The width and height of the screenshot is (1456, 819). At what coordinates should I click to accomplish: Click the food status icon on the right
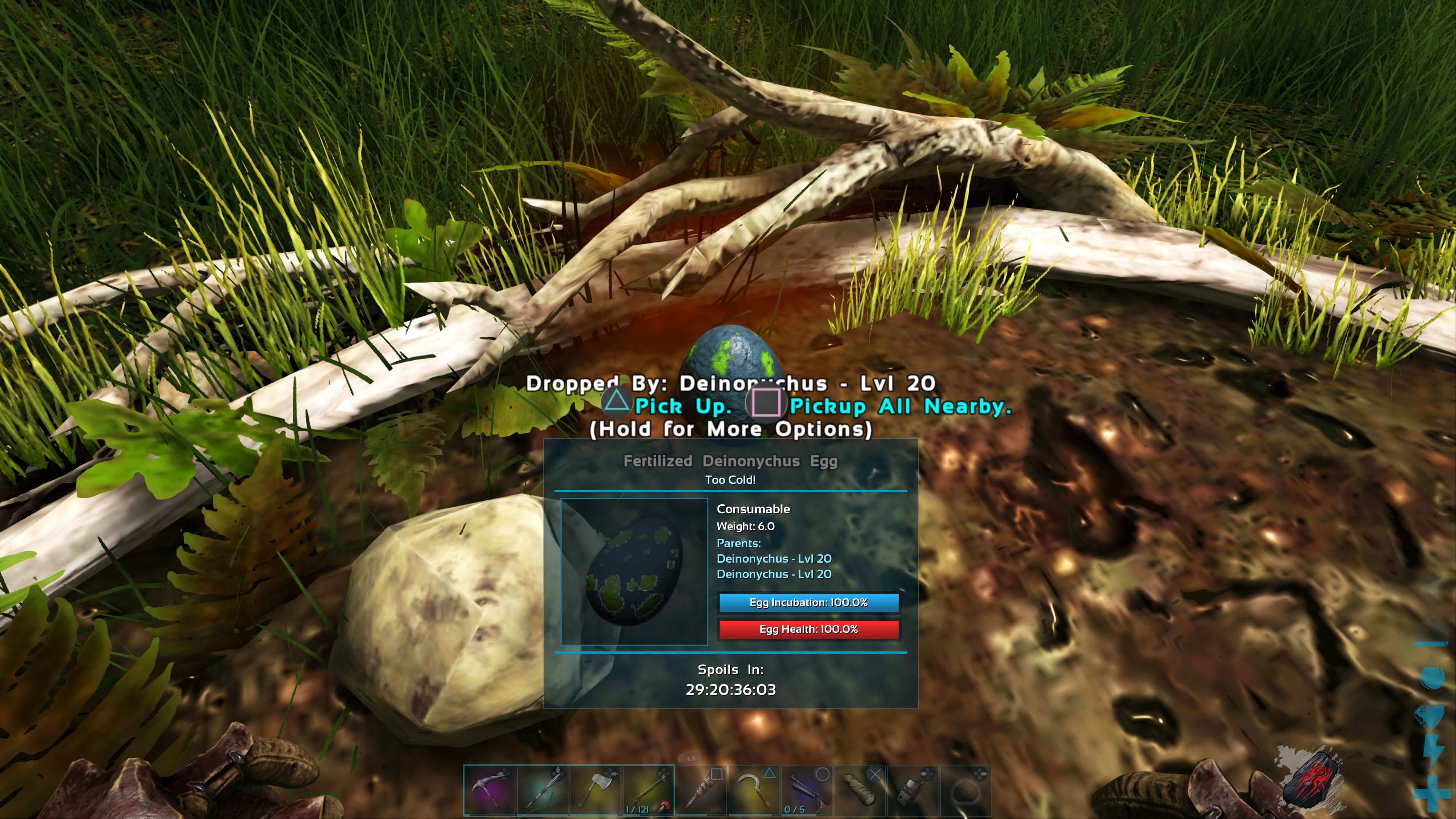1430,716
